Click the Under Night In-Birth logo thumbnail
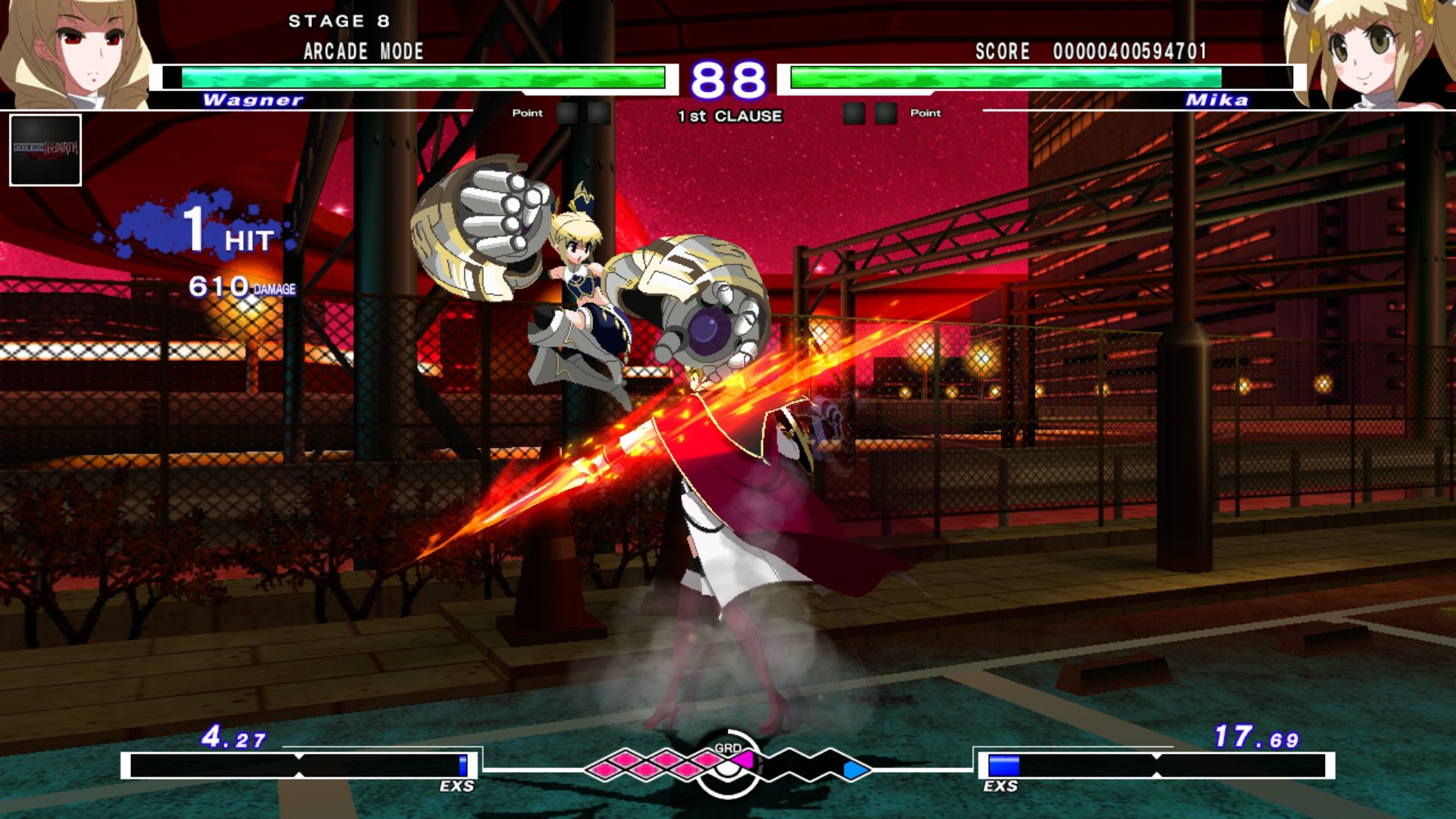The width and height of the screenshot is (1456, 819). click(x=45, y=152)
